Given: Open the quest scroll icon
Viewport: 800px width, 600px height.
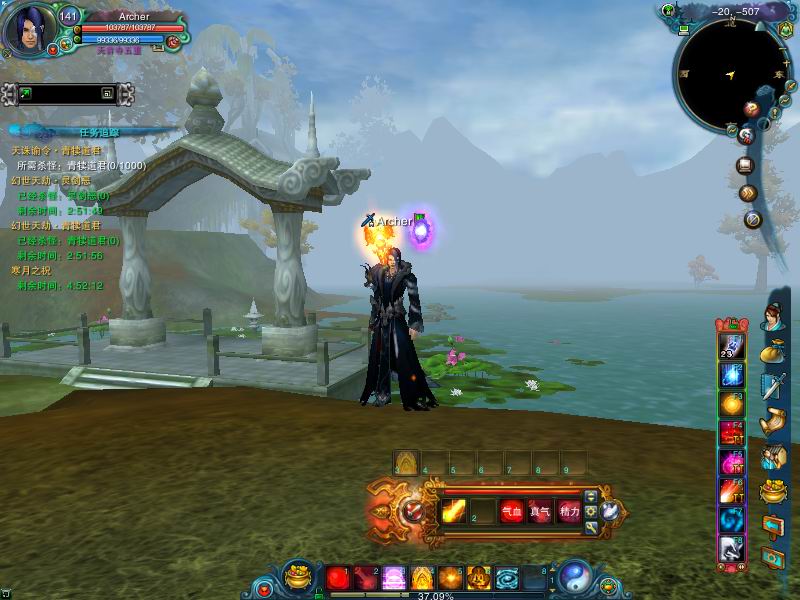Looking at the screenshot, I should 772,421.
